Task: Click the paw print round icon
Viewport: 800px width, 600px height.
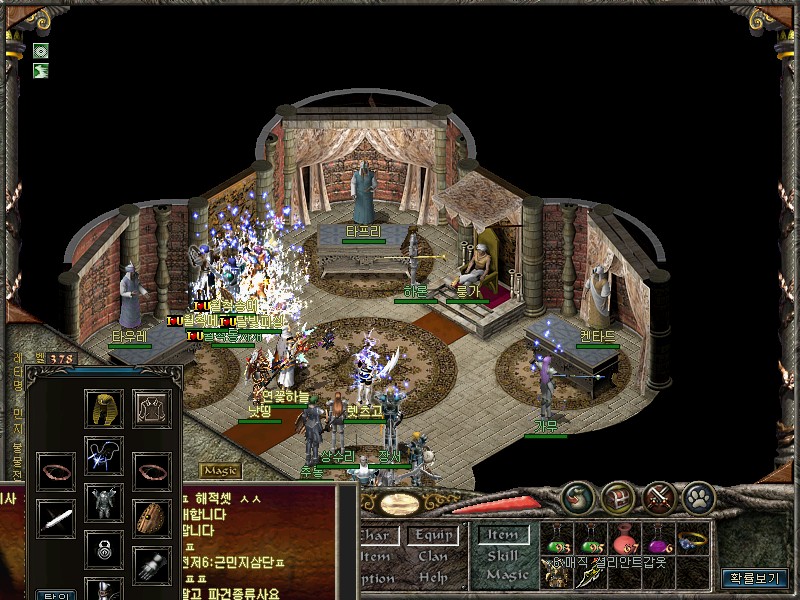Action: click(699, 497)
